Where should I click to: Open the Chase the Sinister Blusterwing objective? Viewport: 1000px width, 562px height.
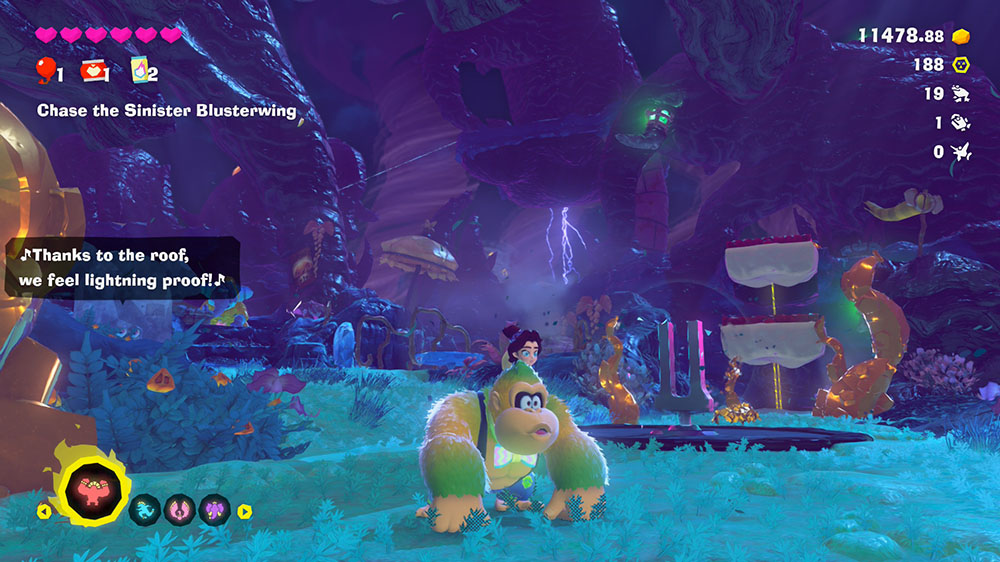(x=166, y=111)
